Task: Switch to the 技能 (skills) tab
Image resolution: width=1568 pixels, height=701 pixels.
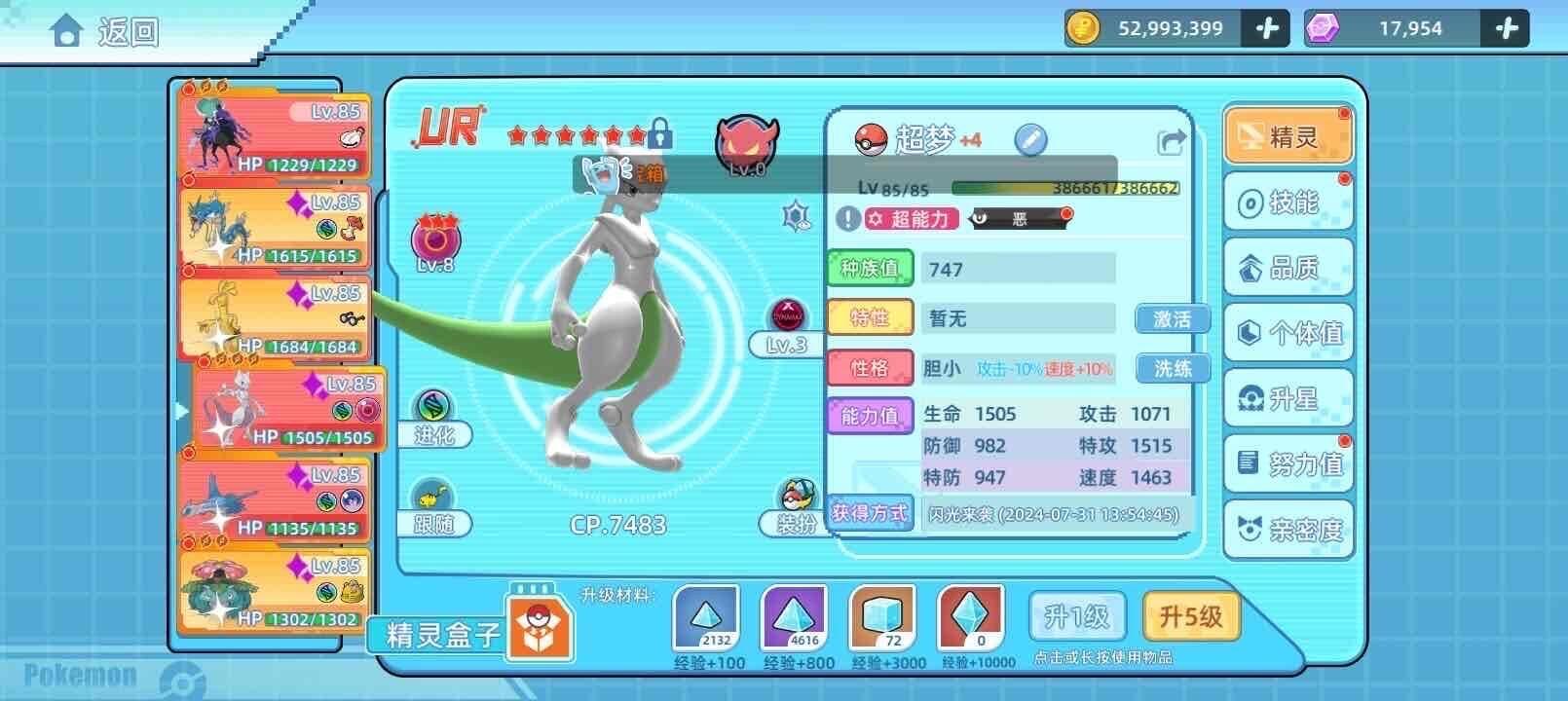Action: pyautogui.click(x=1288, y=202)
